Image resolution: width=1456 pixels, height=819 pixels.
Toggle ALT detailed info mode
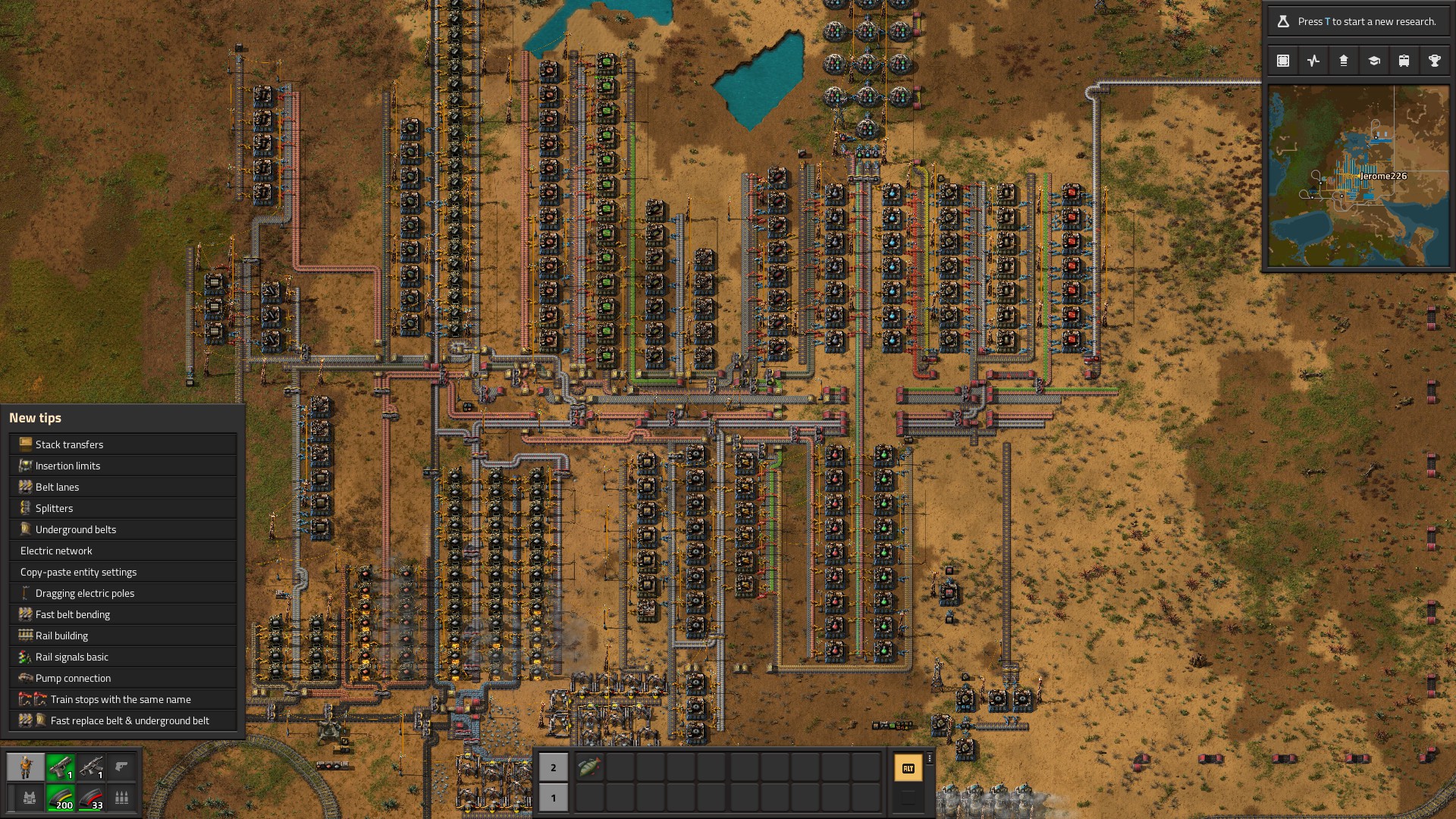[909, 768]
